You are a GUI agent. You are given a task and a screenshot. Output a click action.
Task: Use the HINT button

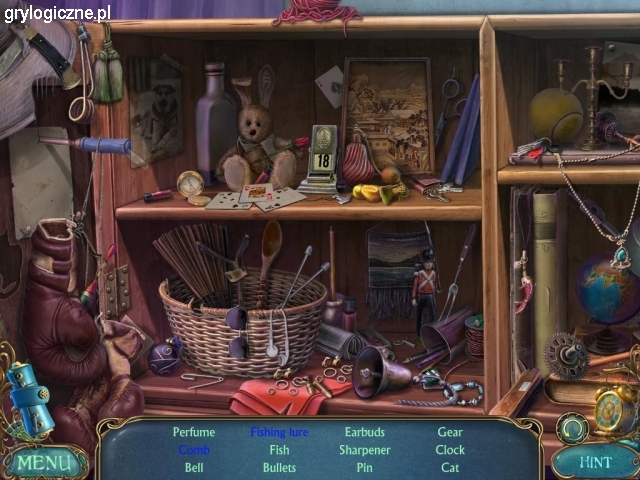(x=596, y=462)
